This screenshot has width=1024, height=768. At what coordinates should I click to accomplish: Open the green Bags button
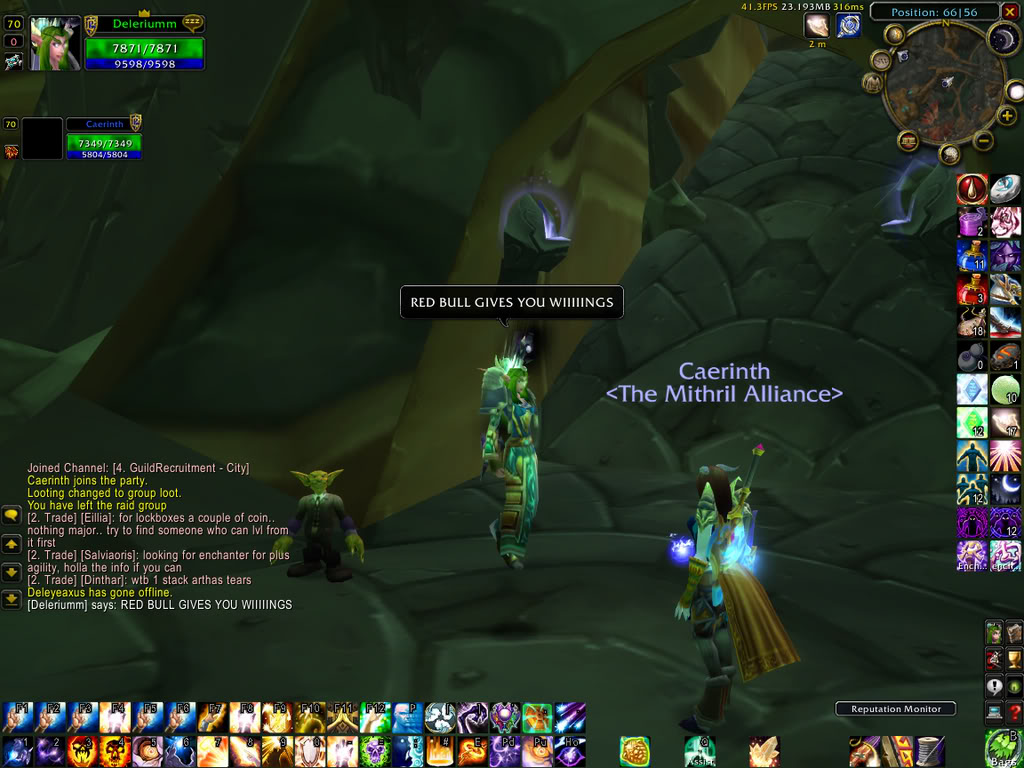pyautogui.click(x=1001, y=748)
